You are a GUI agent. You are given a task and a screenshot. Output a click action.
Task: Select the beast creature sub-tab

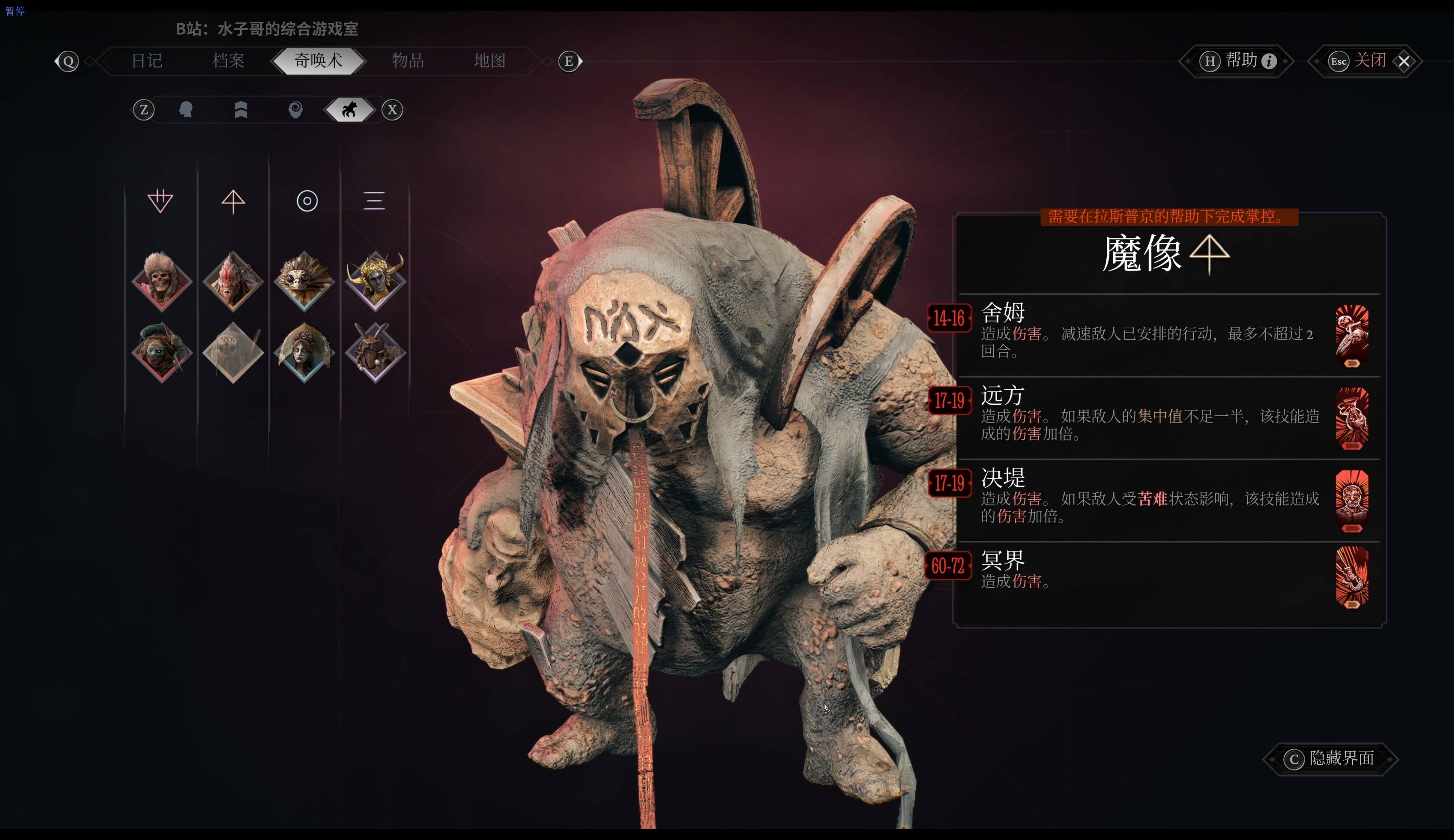click(350, 110)
